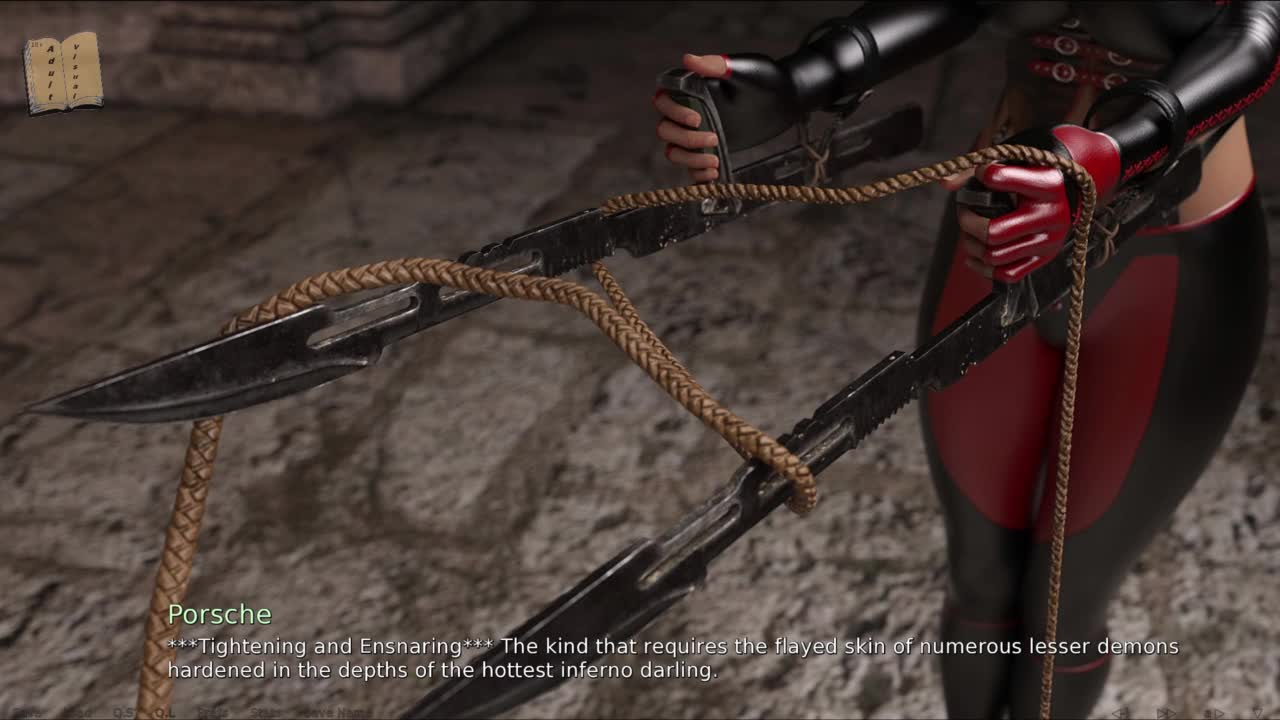Roll back with the left arrow button

(x=1121, y=713)
